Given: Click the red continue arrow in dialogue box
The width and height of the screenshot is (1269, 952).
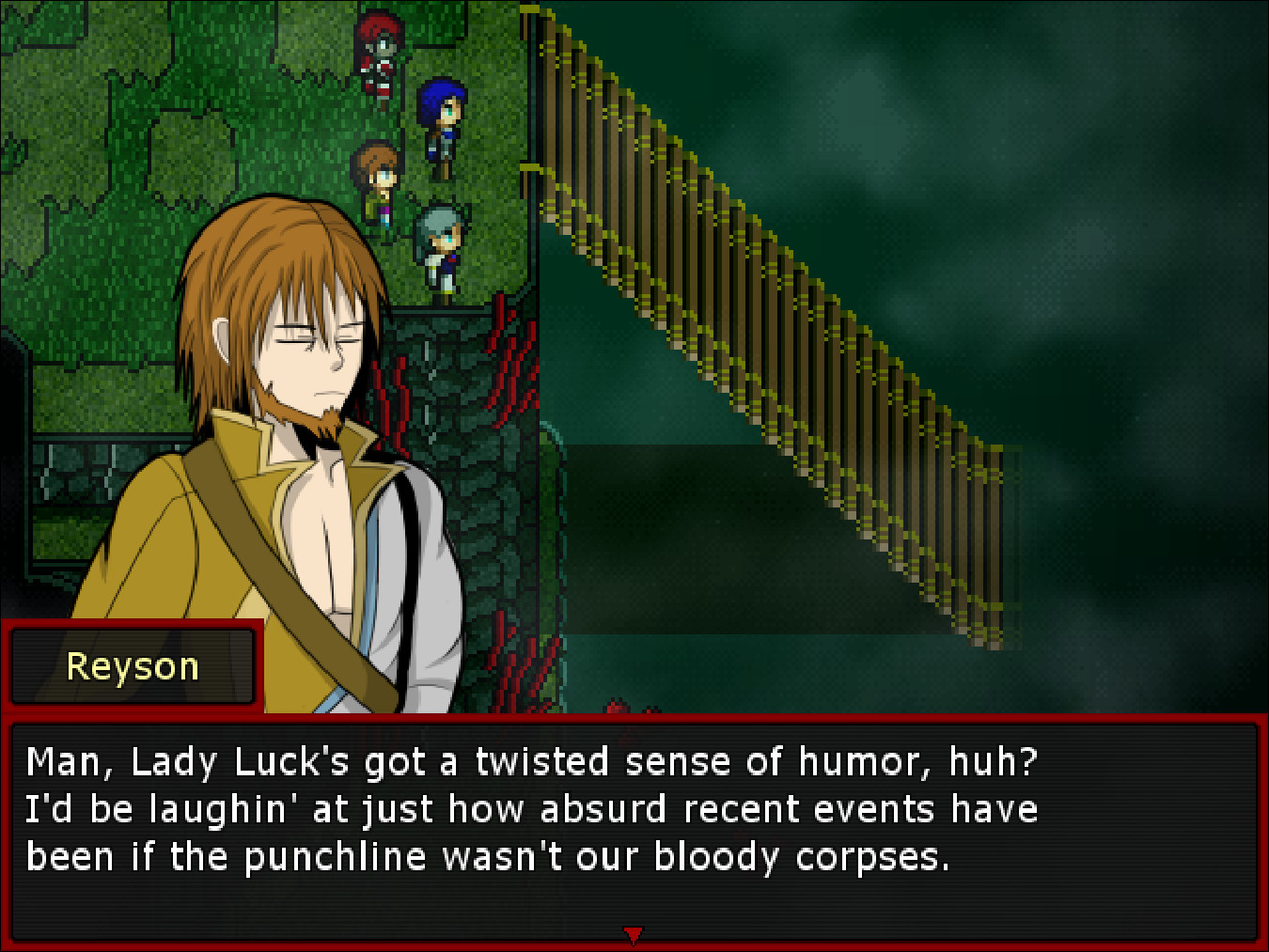Looking at the screenshot, I should click(x=634, y=934).
